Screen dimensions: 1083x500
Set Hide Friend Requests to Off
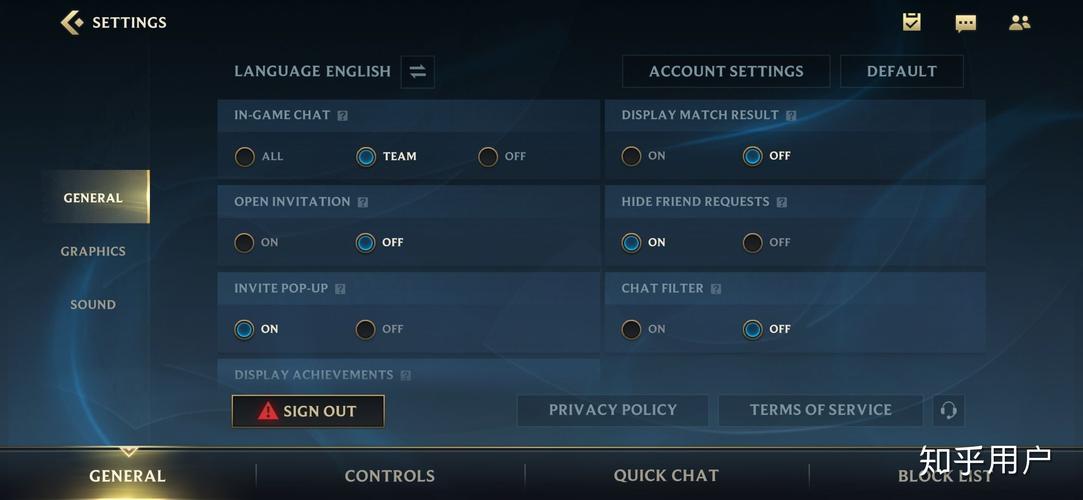(x=753, y=242)
